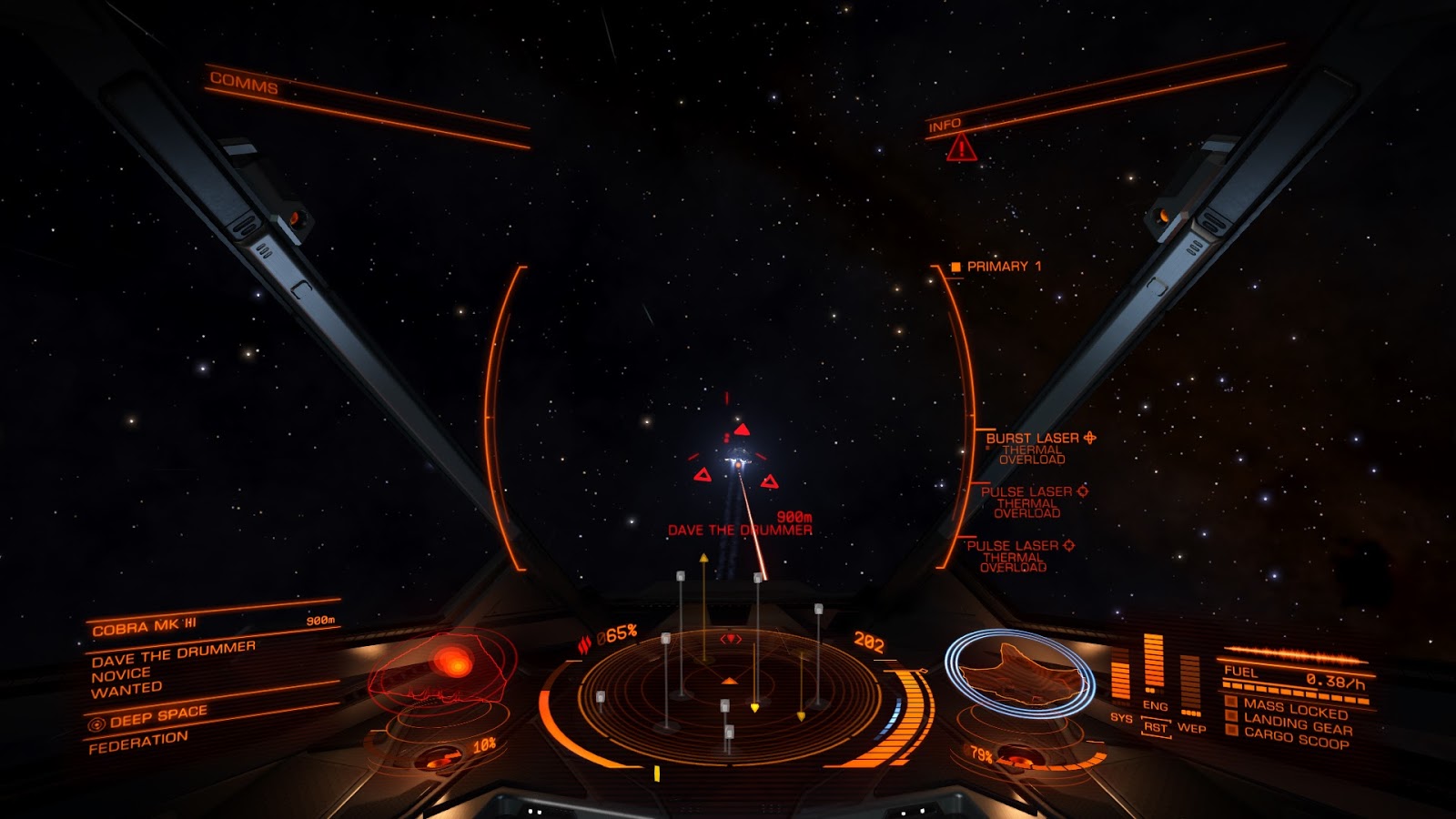The width and height of the screenshot is (1456, 819).
Task: Click the SYS power distributor column
Action: click(1120, 682)
